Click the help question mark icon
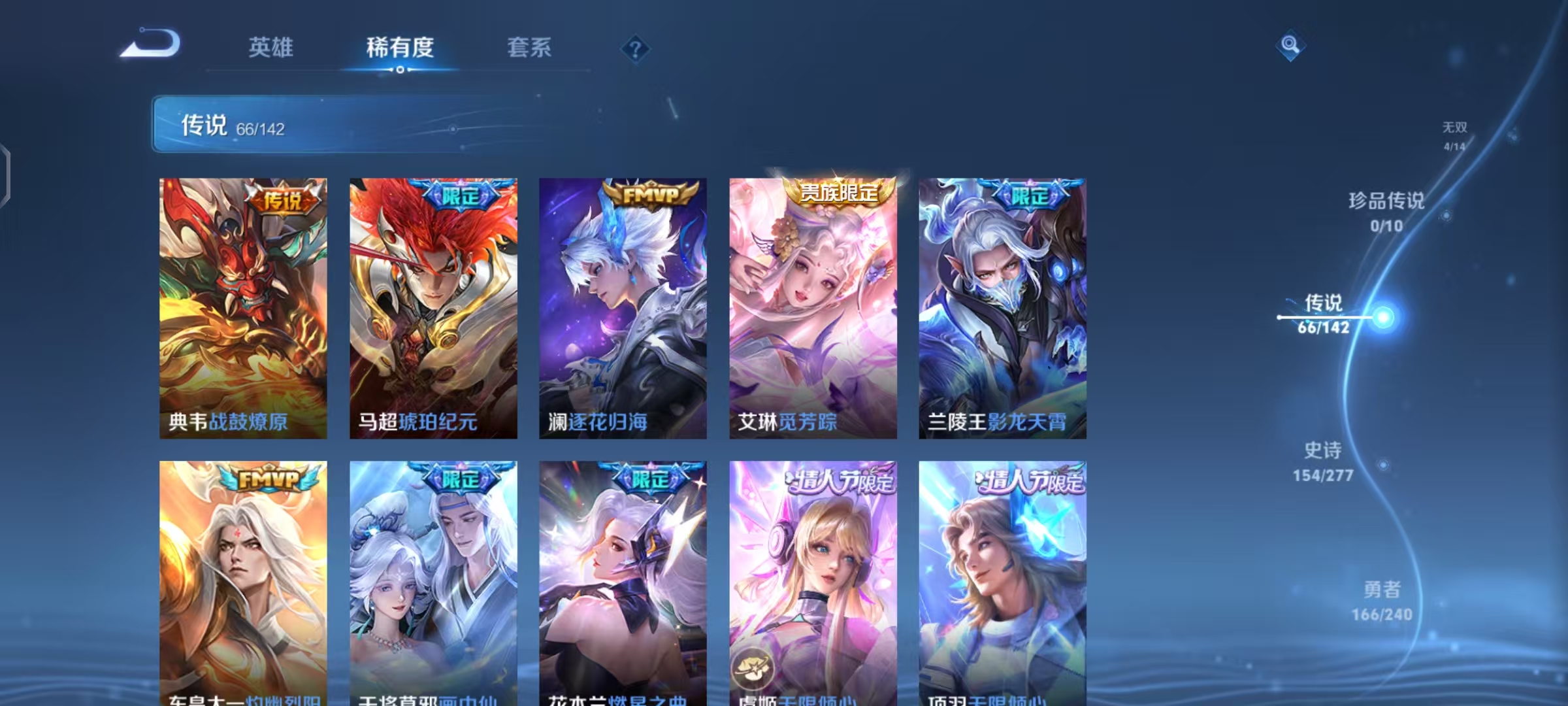This screenshot has height=706, width=1568. 637,49
